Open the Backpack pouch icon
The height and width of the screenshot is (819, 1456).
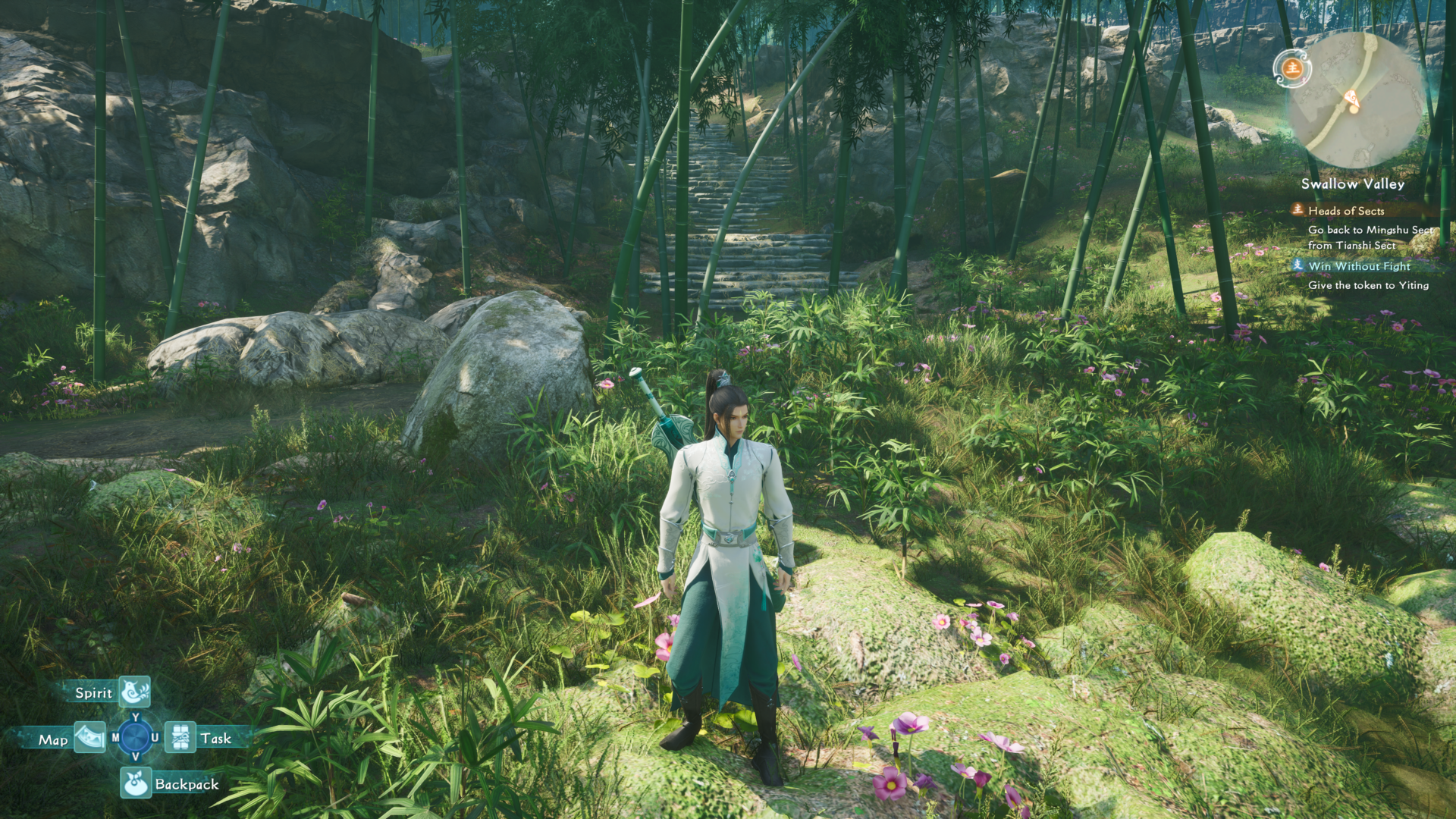point(136,783)
